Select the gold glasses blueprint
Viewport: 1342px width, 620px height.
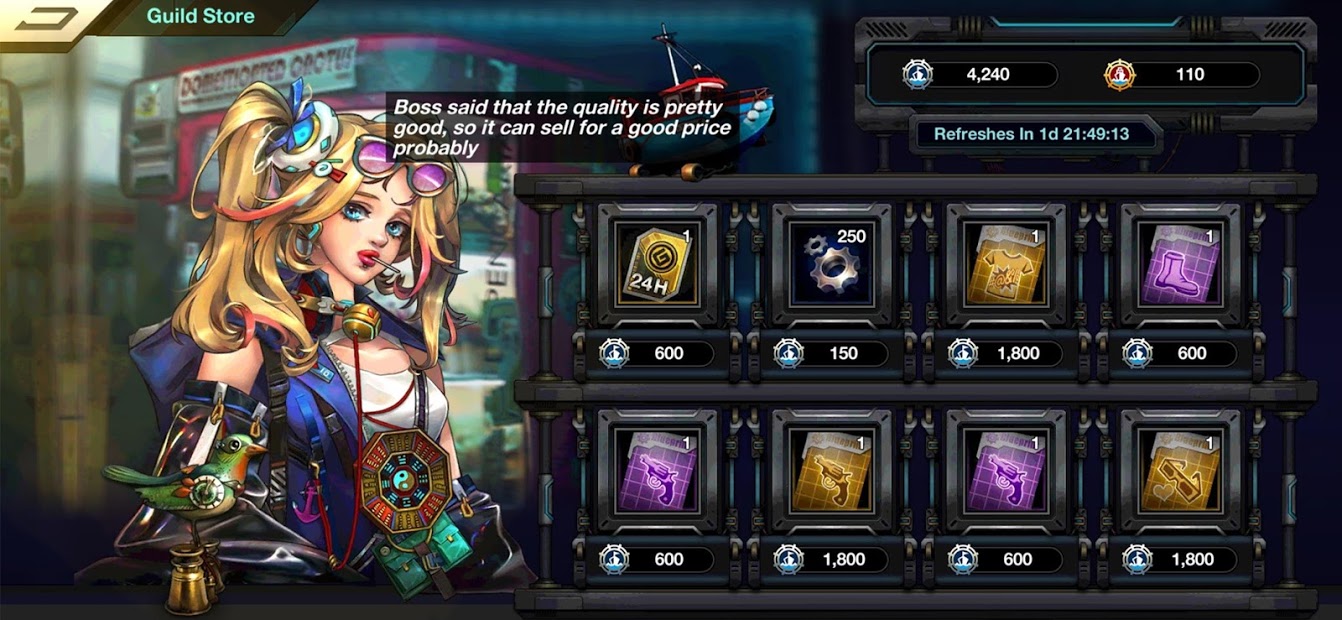[x=1180, y=470]
